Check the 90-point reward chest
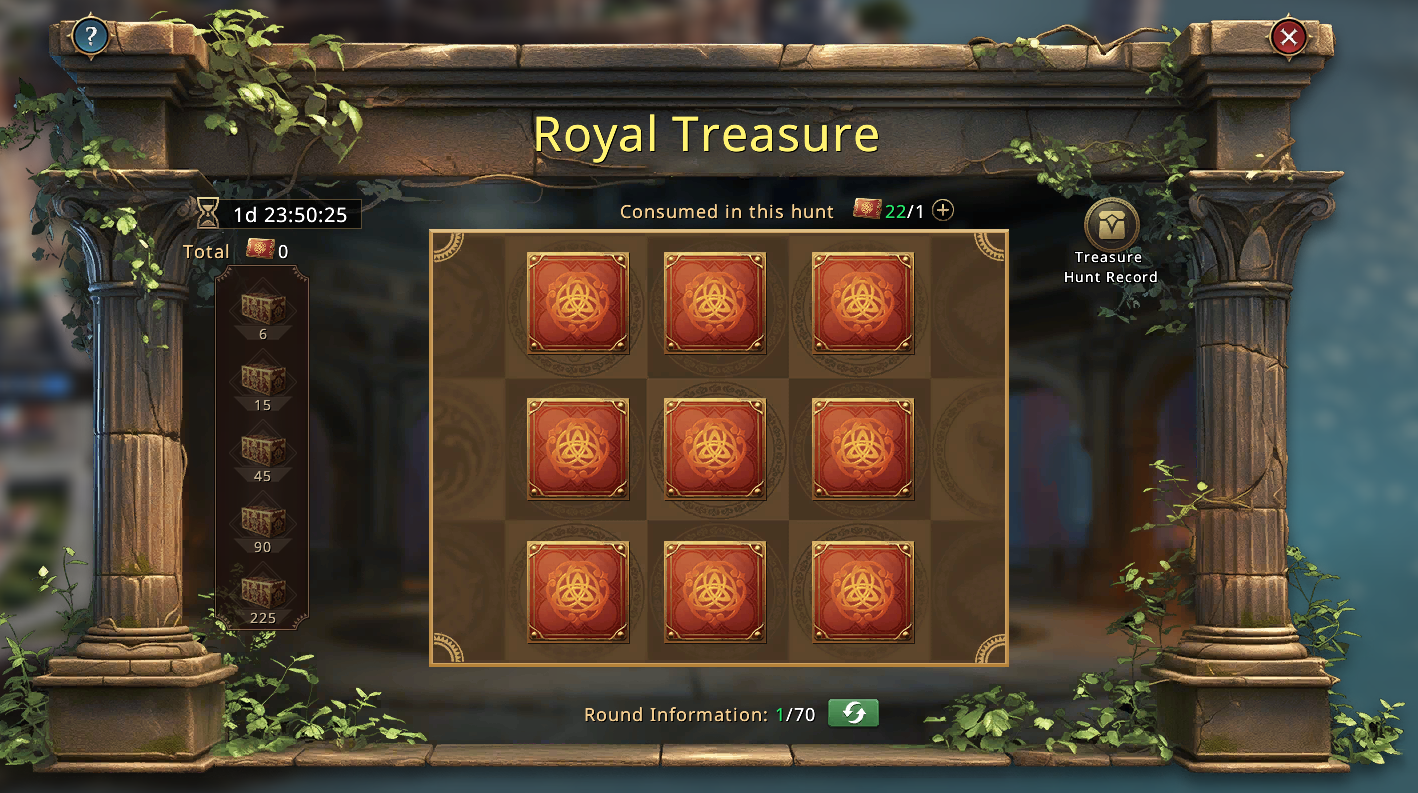This screenshot has width=1418, height=793. point(263,521)
